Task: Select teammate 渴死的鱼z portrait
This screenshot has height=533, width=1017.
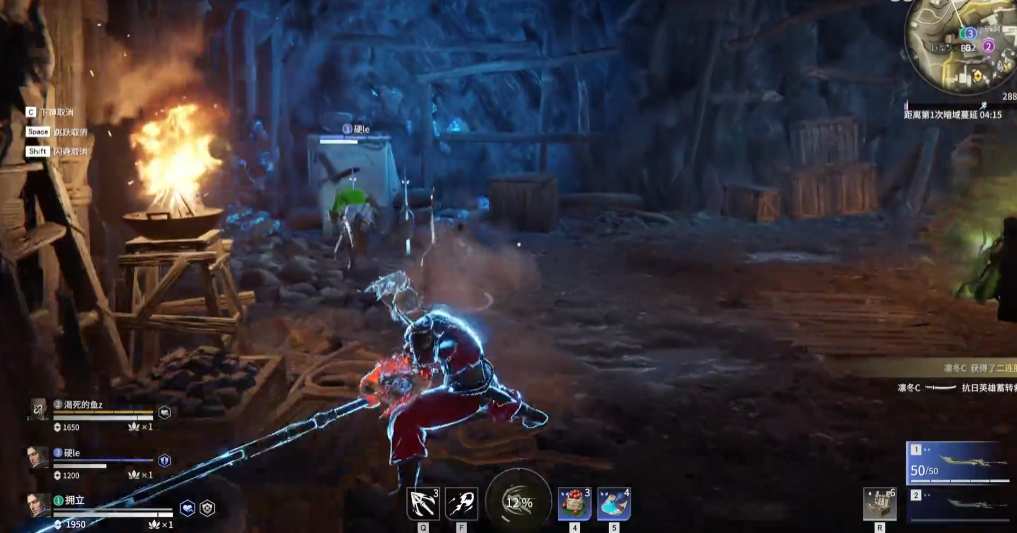Action: 38,409
